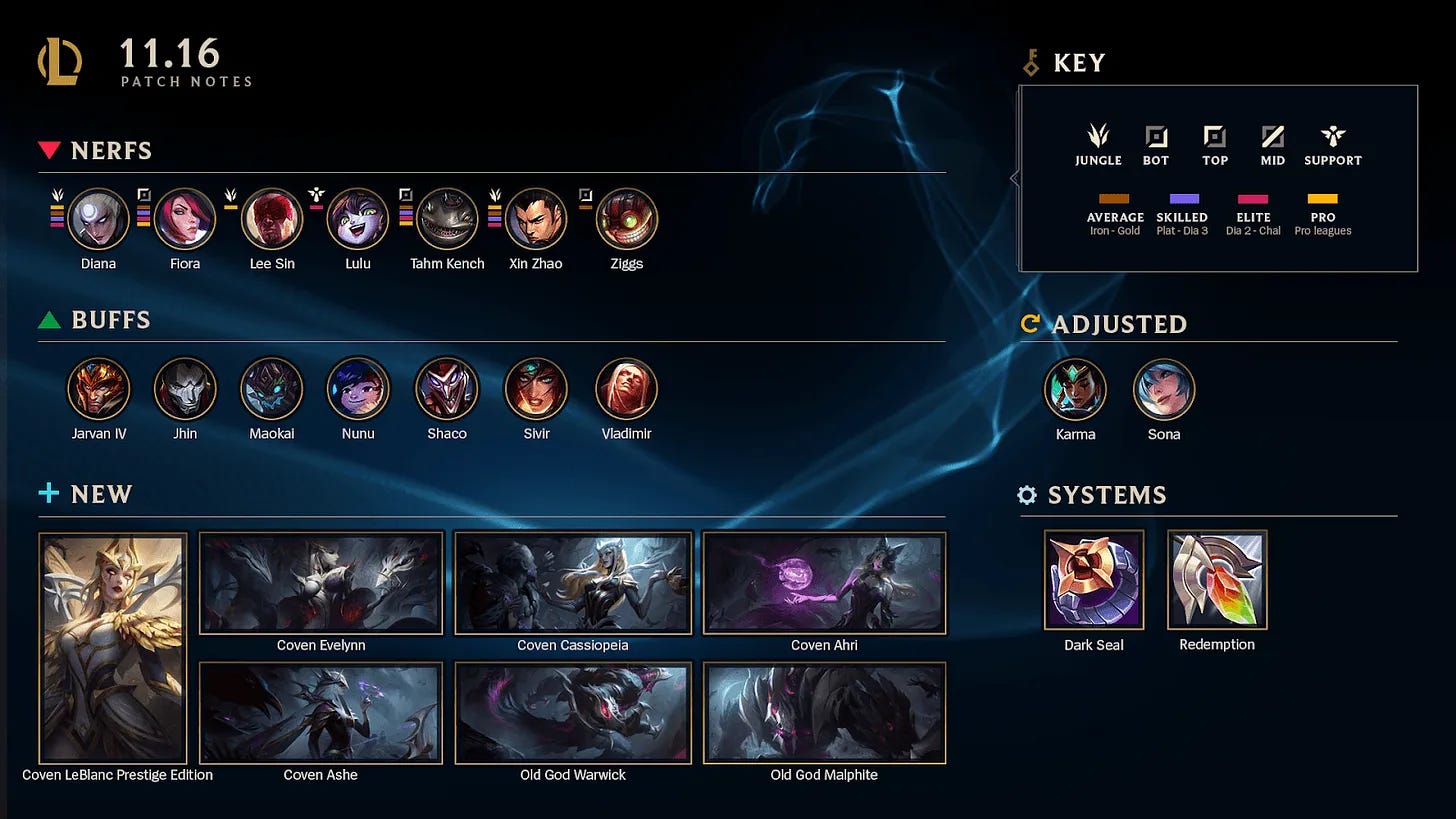View the Old God Malphite skin
Image resolution: width=1456 pixels, height=819 pixels.
[824, 713]
